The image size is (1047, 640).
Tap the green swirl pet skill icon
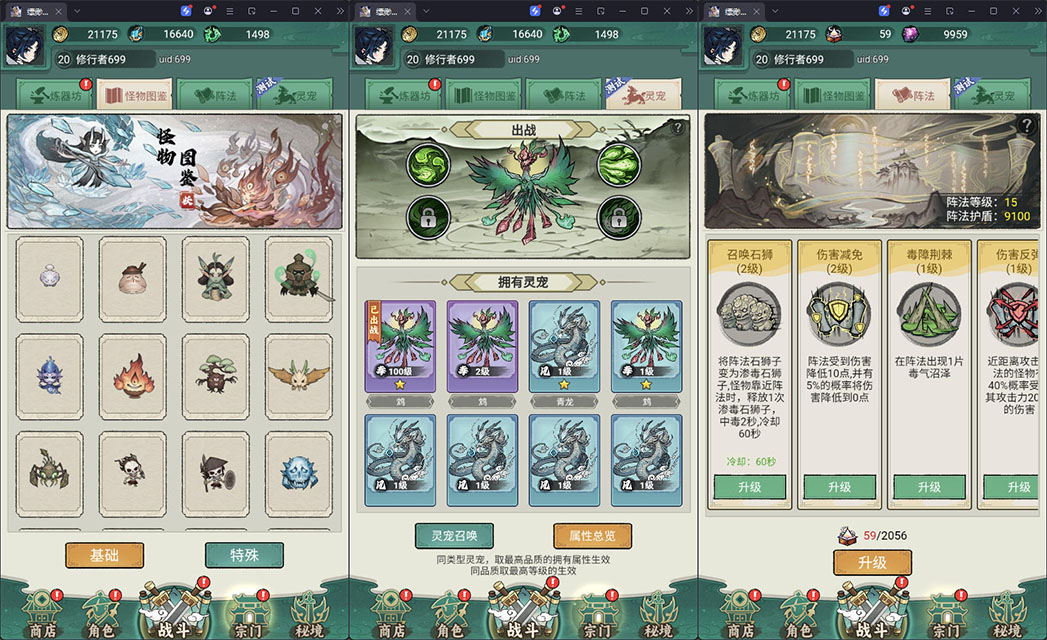tap(428, 163)
